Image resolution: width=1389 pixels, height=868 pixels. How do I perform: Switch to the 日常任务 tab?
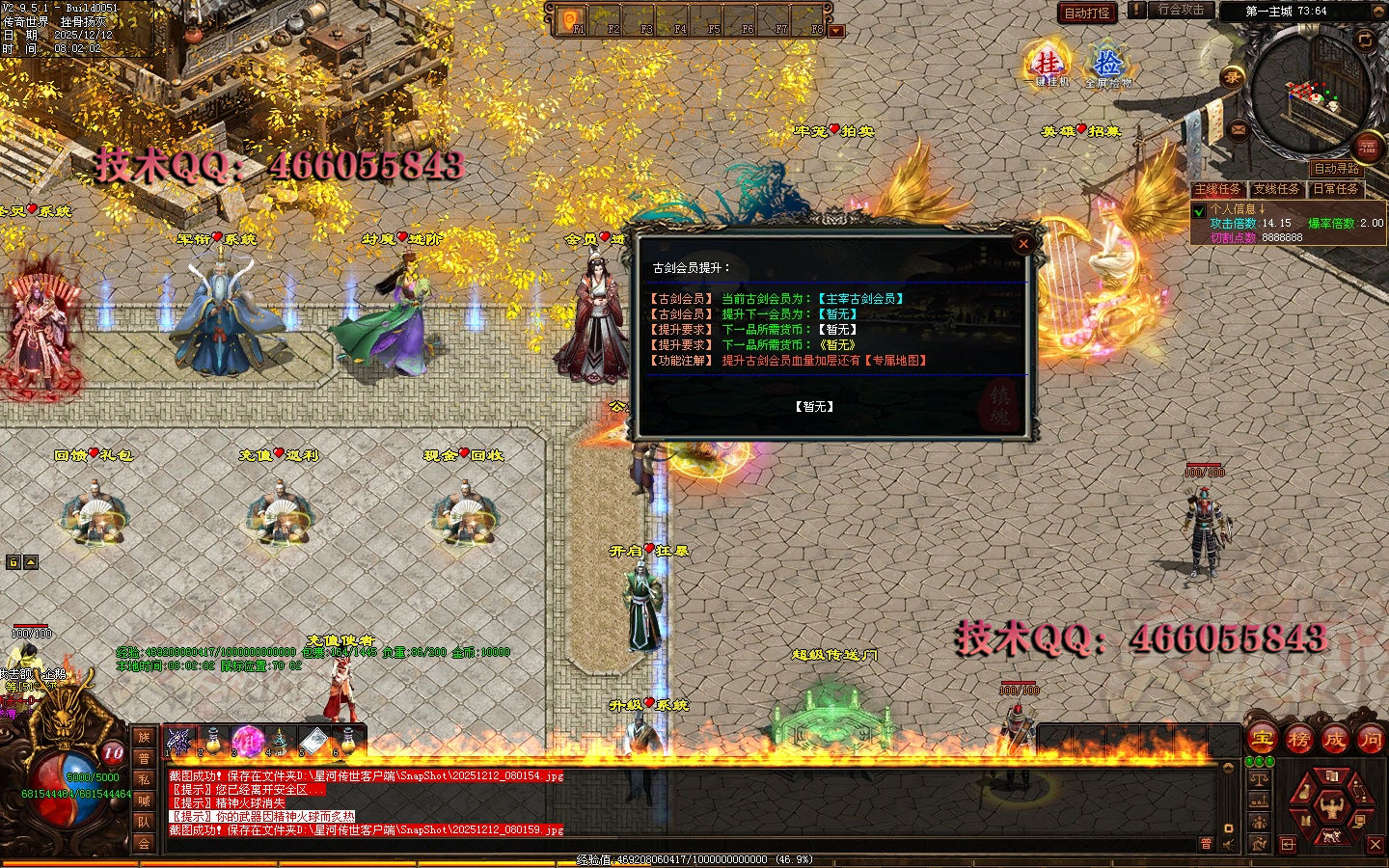tap(1335, 189)
